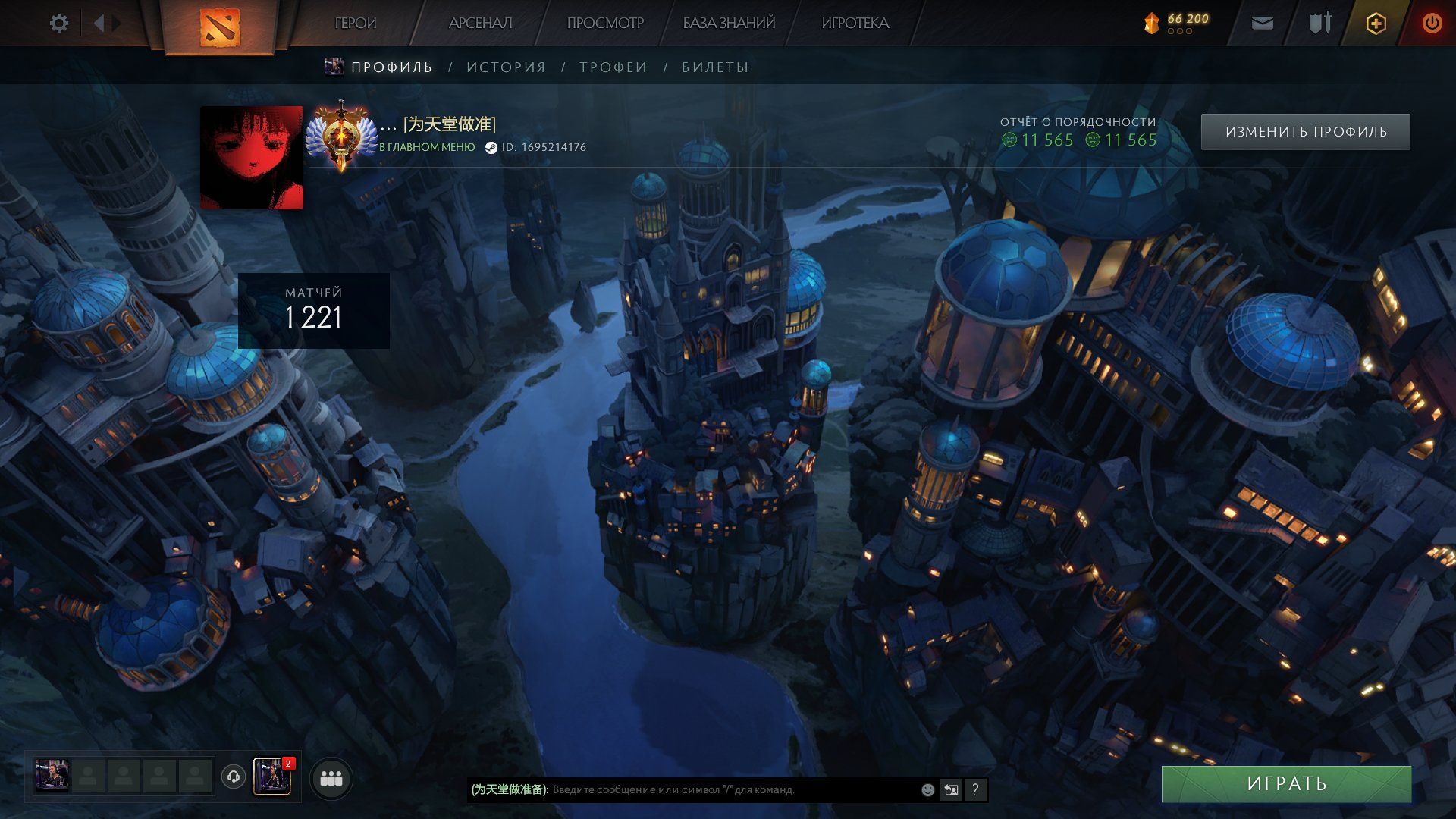
Task: Open the mail envelope icon
Action: (1262, 24)
